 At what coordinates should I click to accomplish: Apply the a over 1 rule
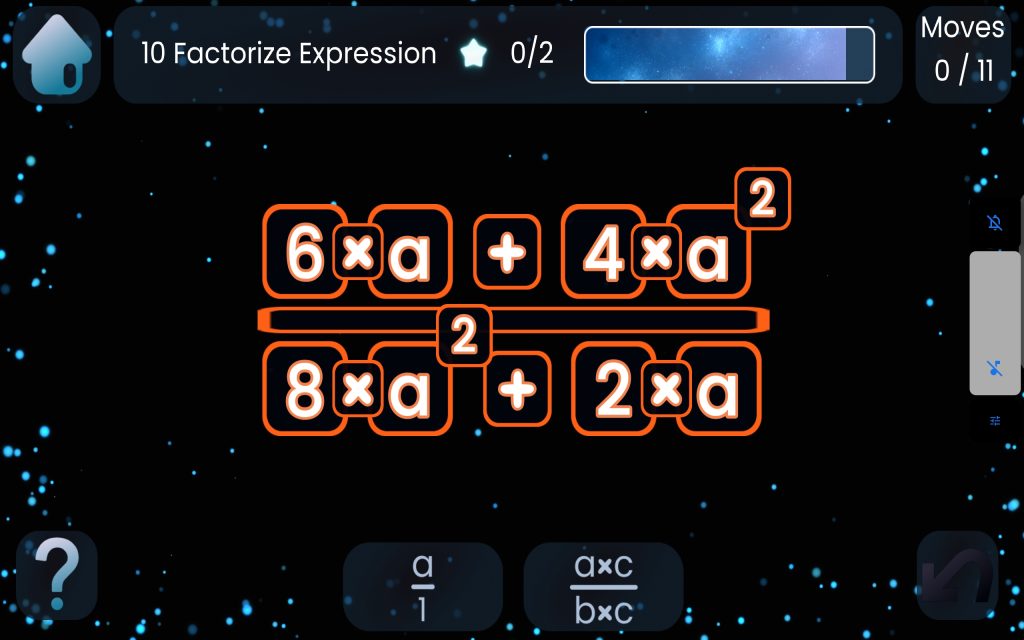coord(422,586)
